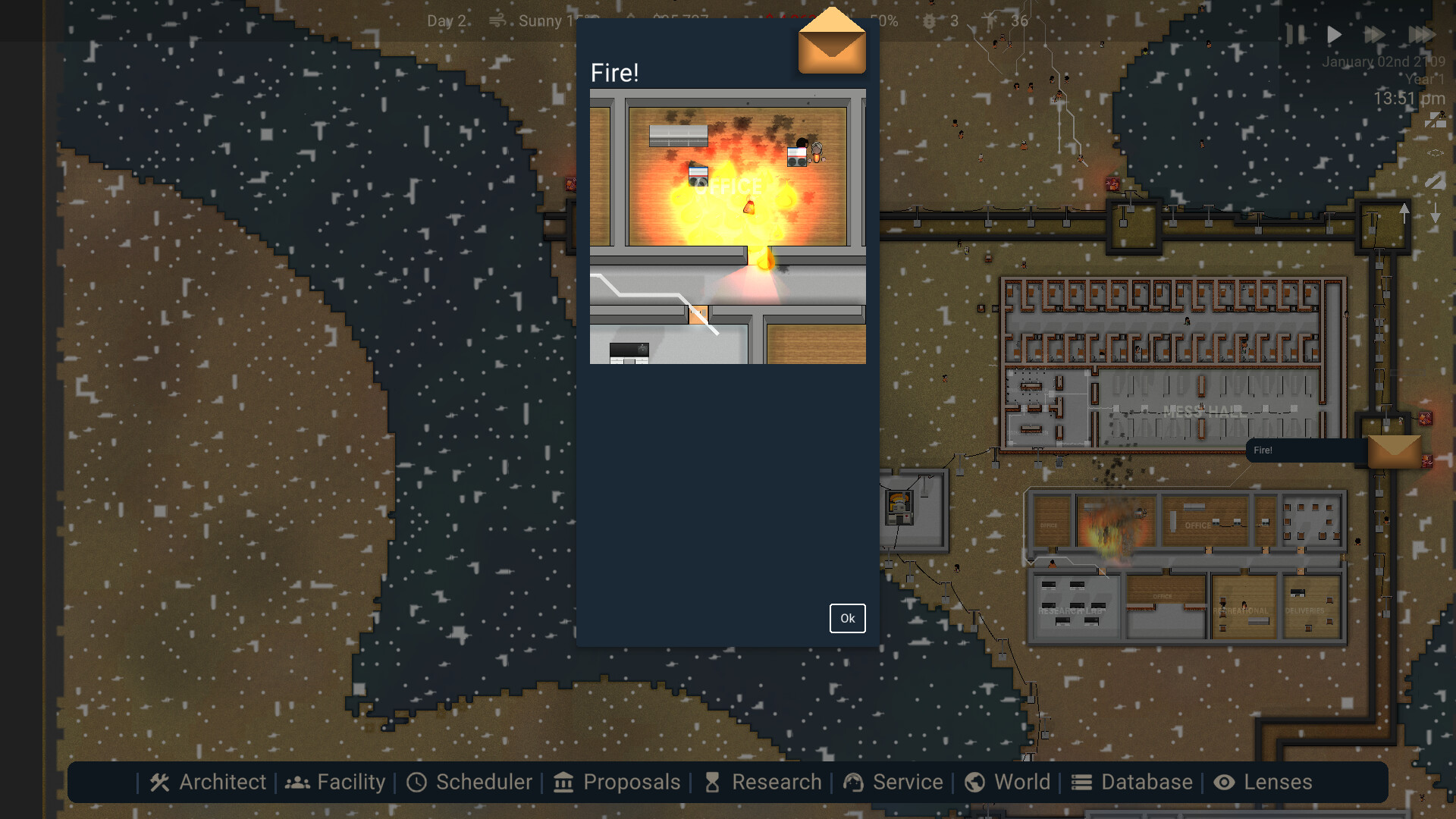
Task: Click the burning office preview image
Action: (x=727, y=227)
